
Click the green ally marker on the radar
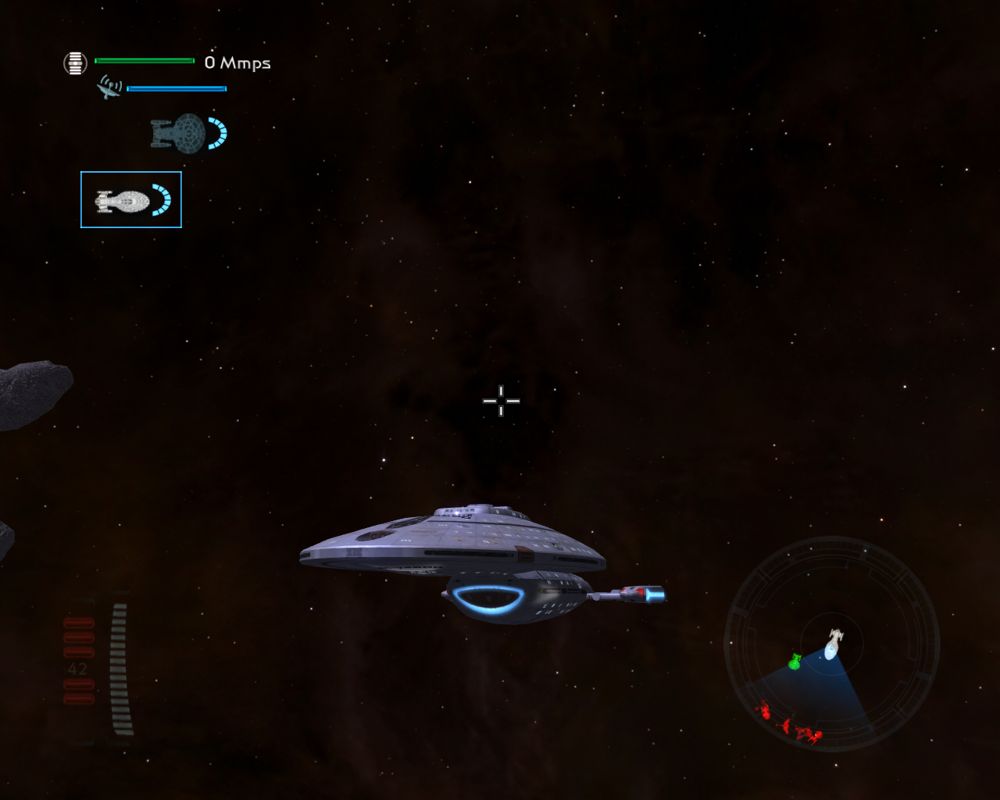pyautogui.click(x=796, y=660)
